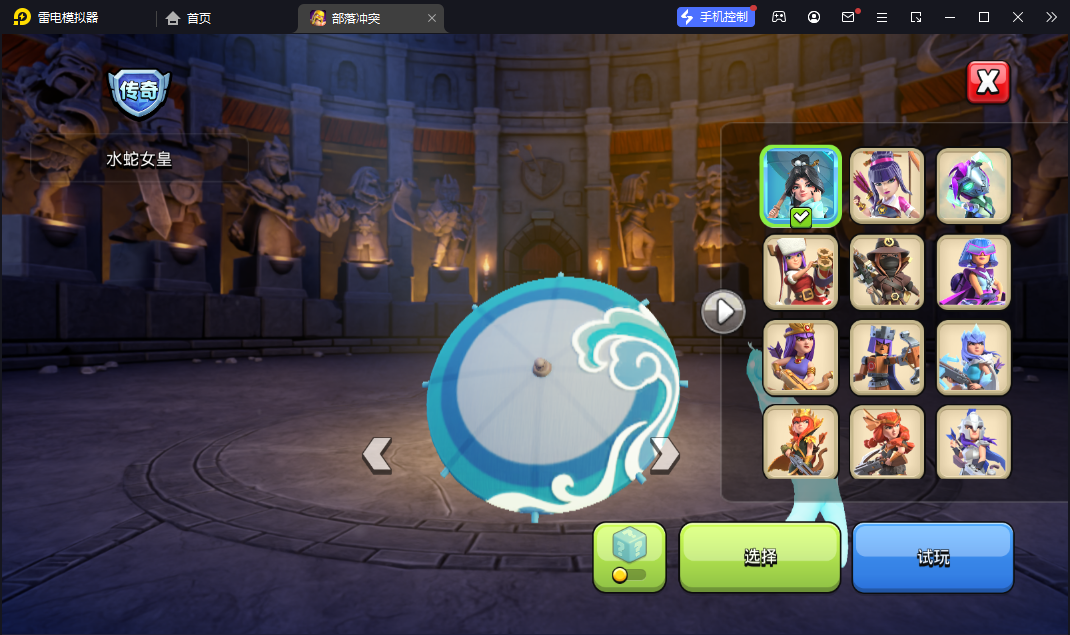The image size is (1070, 635).
Task: Select the currently checked Hydra Queen skin
Action: point(800,186)
